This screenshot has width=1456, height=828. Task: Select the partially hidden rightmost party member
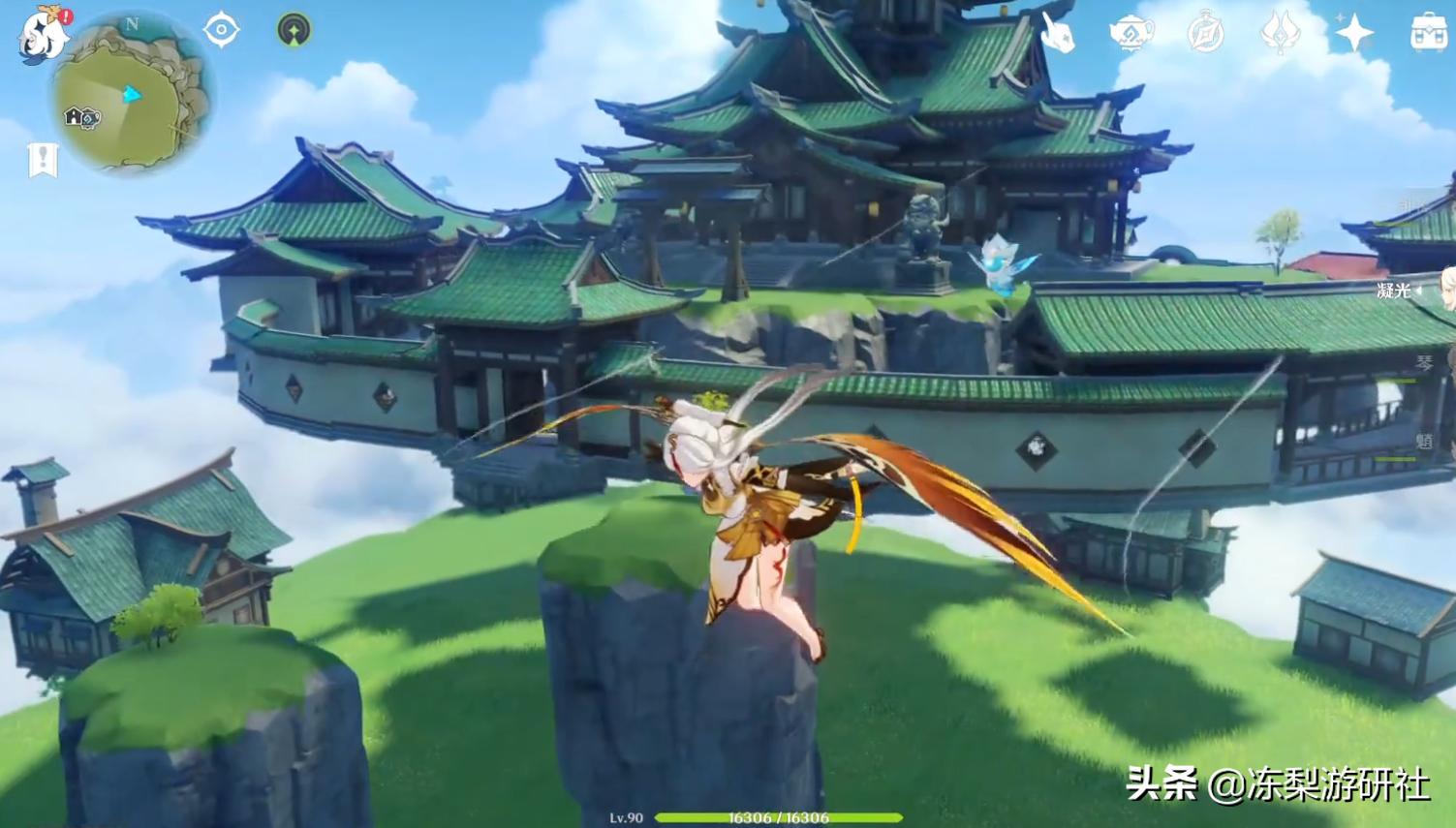tap(1447, 291)
